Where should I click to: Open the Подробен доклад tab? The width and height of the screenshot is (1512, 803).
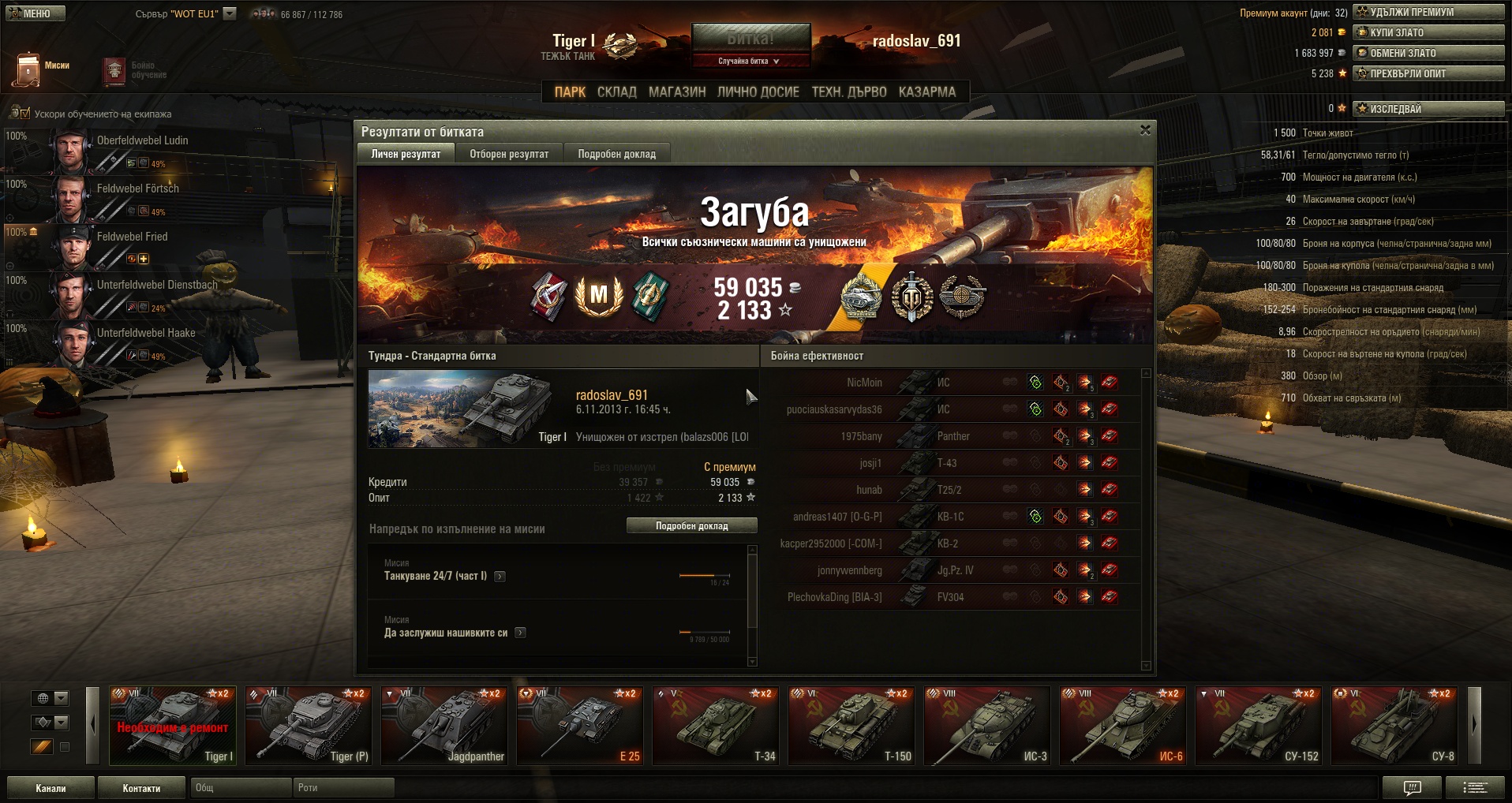(616, 154)
